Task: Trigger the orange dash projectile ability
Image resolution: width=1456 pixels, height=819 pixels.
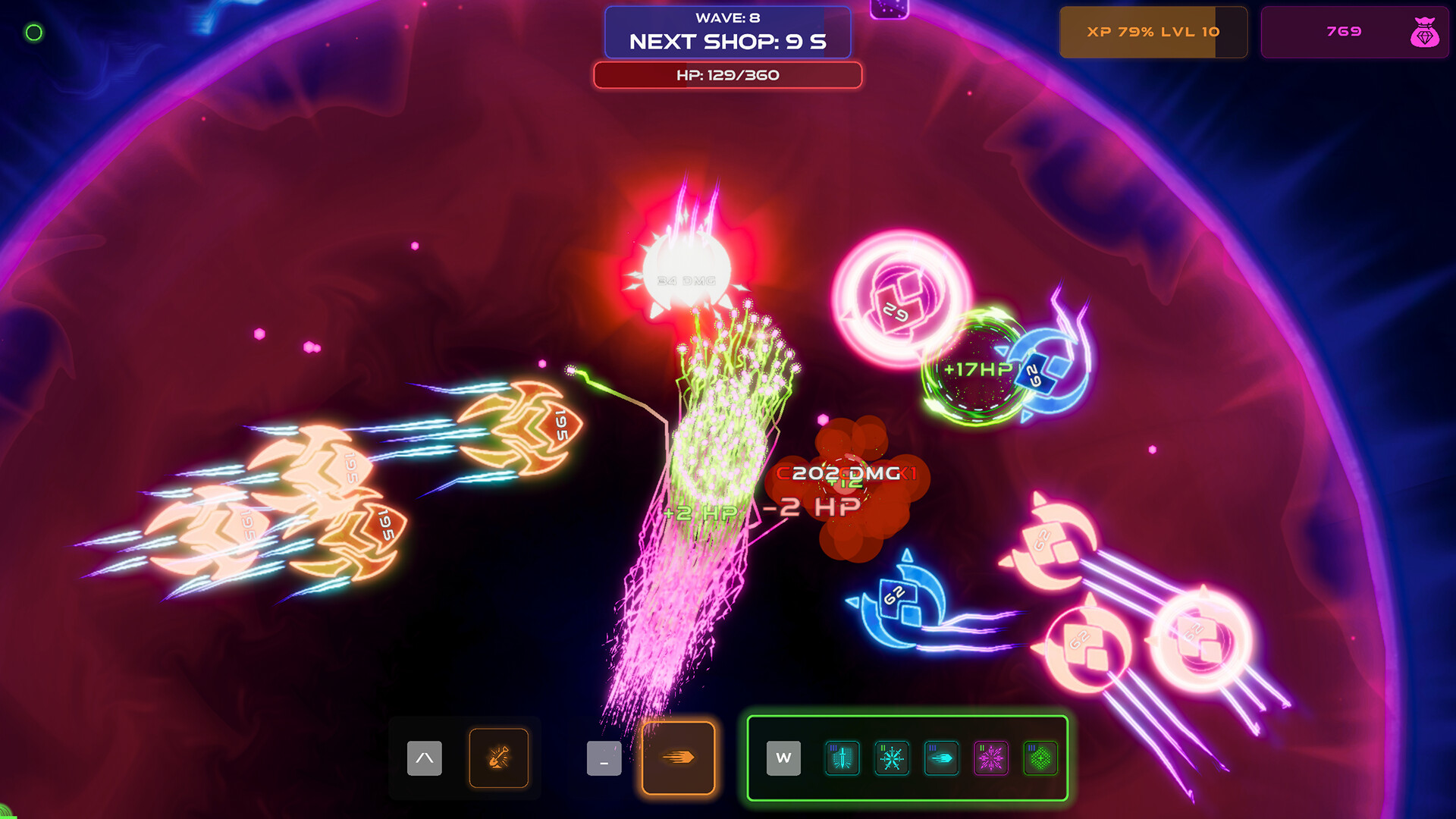Action: coord(678,758)
